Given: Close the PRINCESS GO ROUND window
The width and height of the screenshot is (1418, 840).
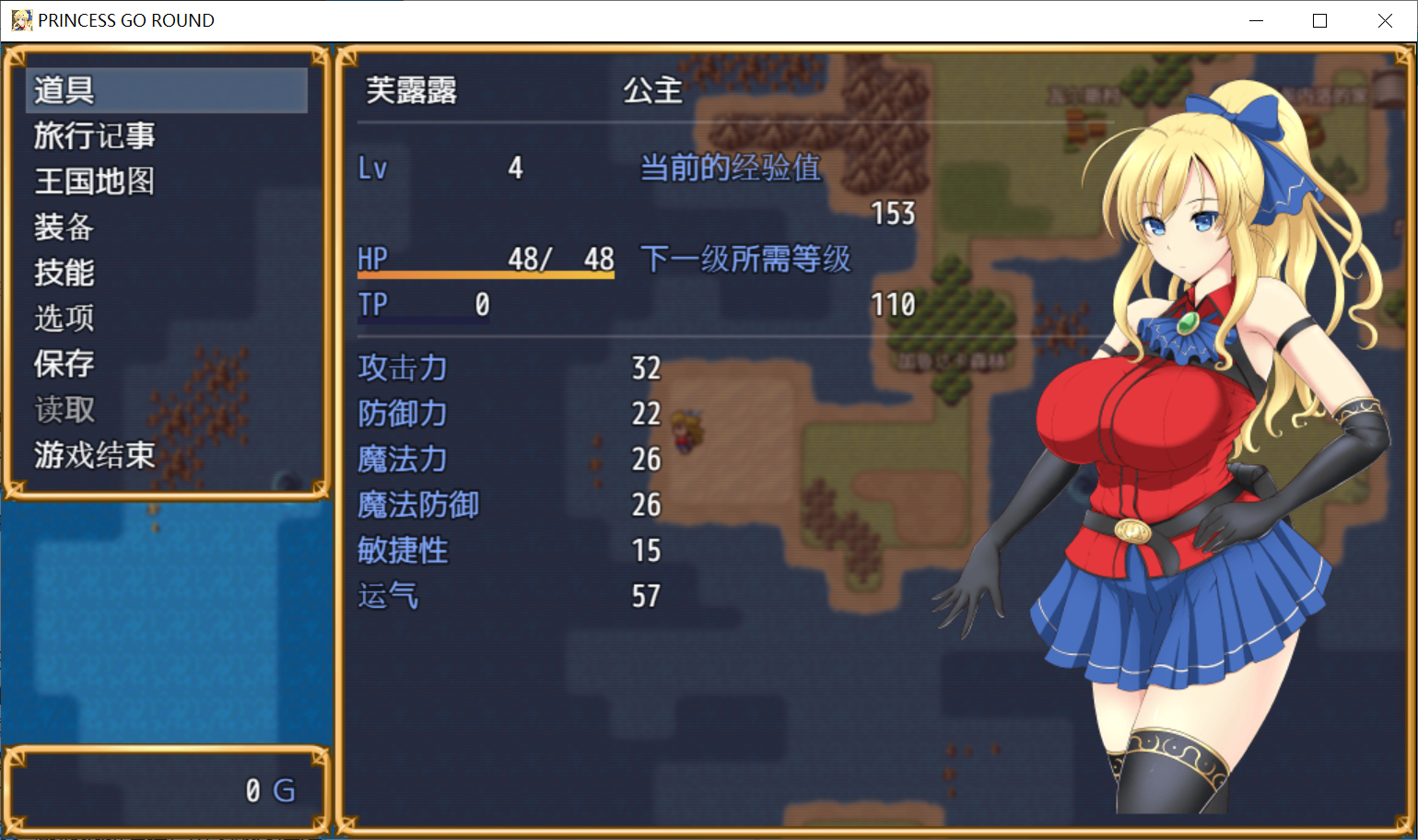Looking at the screenshot, I should tap(1385, 20).
